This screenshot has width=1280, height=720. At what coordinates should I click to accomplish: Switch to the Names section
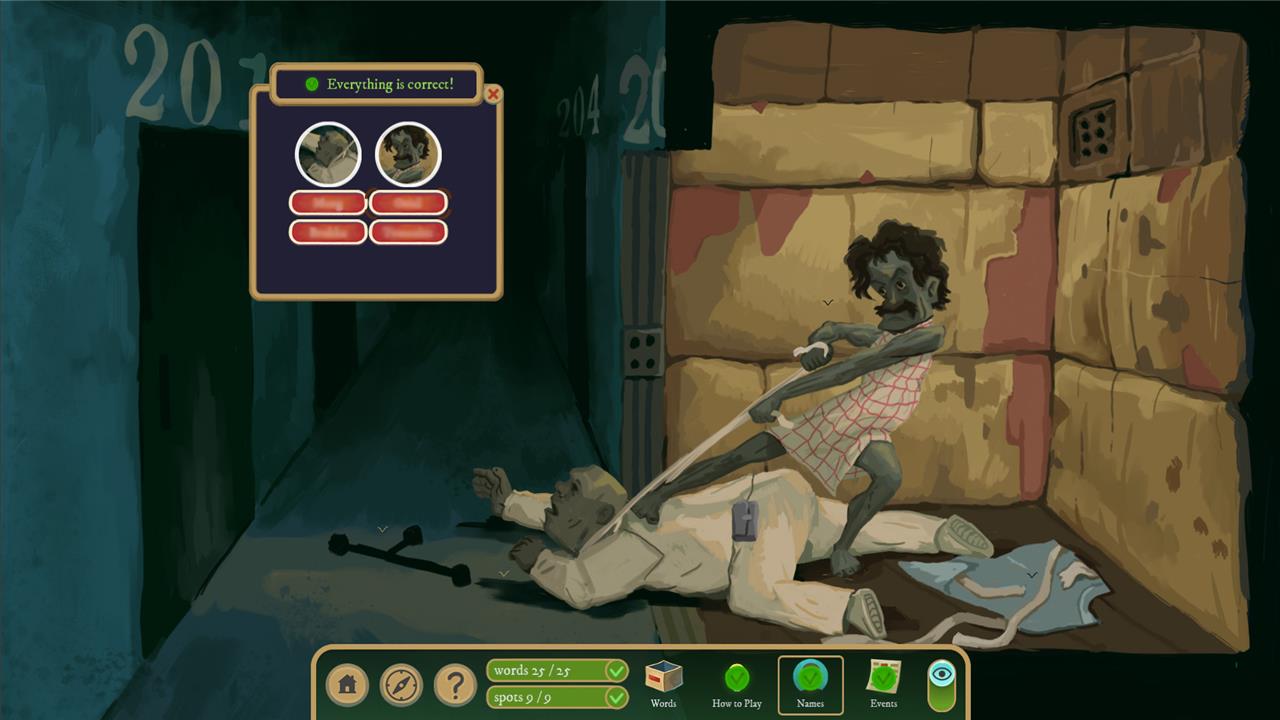[x=810, y=684]
